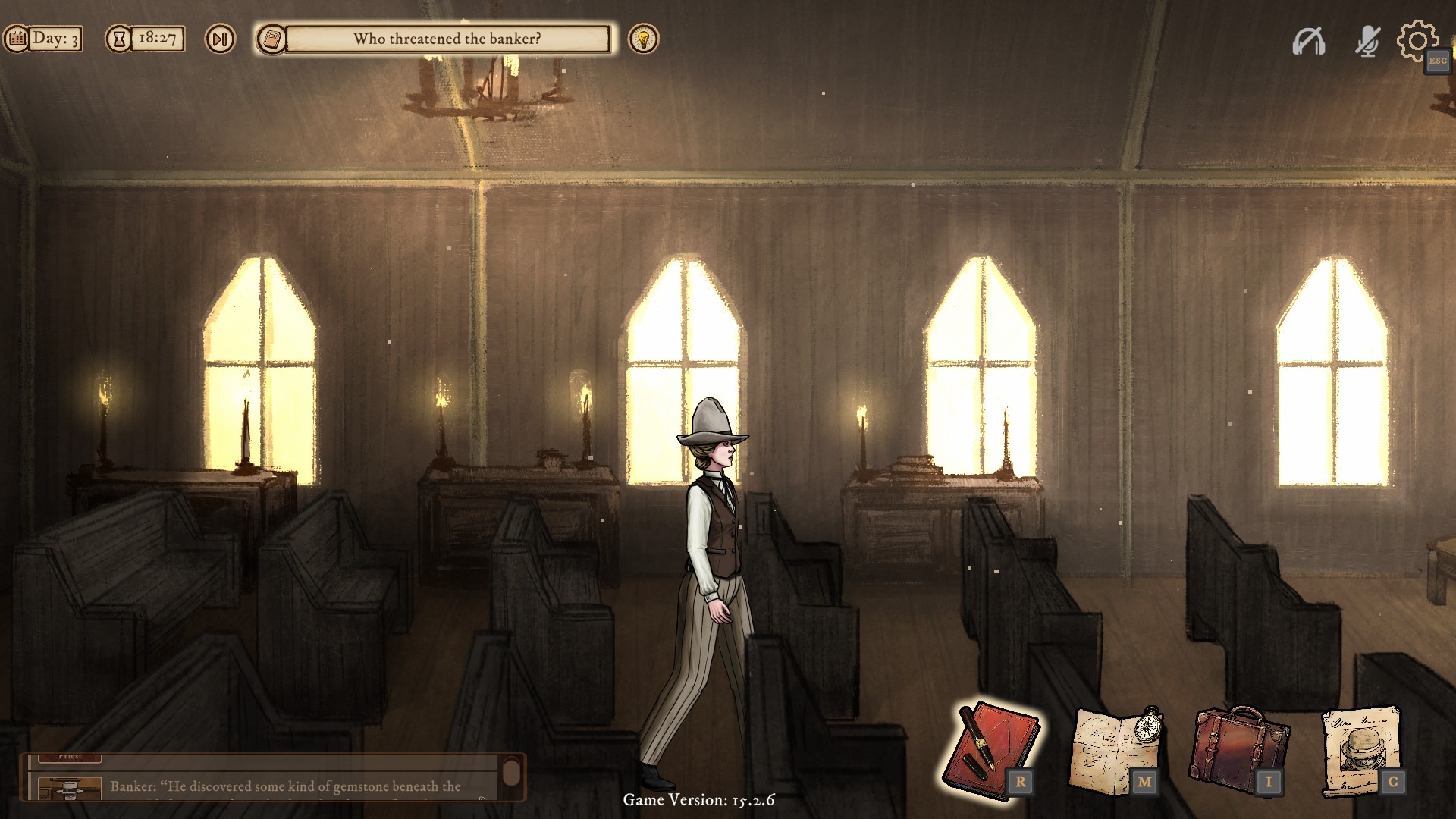Toggle the muted microphone icon
1456x819 pixels.
1367,41
